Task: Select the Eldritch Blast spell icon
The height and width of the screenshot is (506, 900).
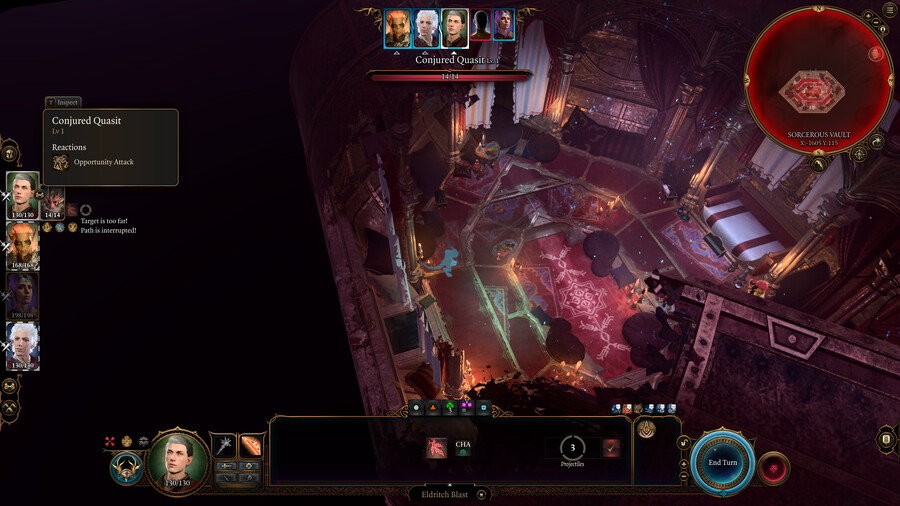Action: click(437, 448)
